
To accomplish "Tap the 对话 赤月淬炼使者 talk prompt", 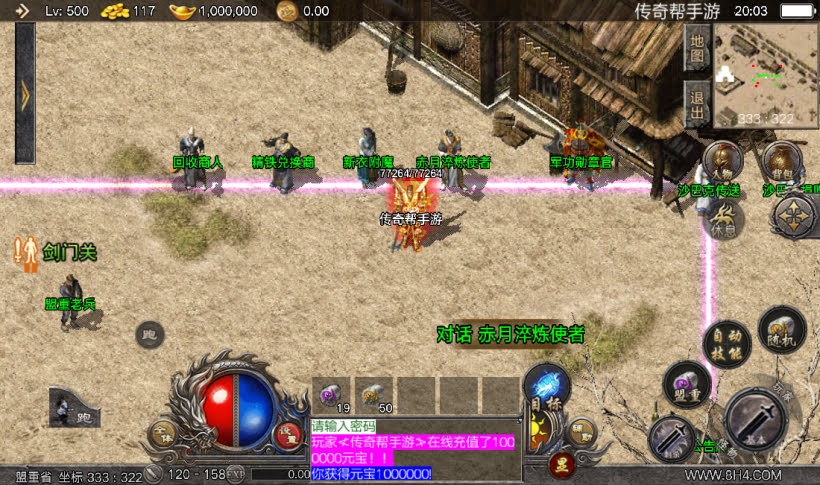I will pos(511,333).
